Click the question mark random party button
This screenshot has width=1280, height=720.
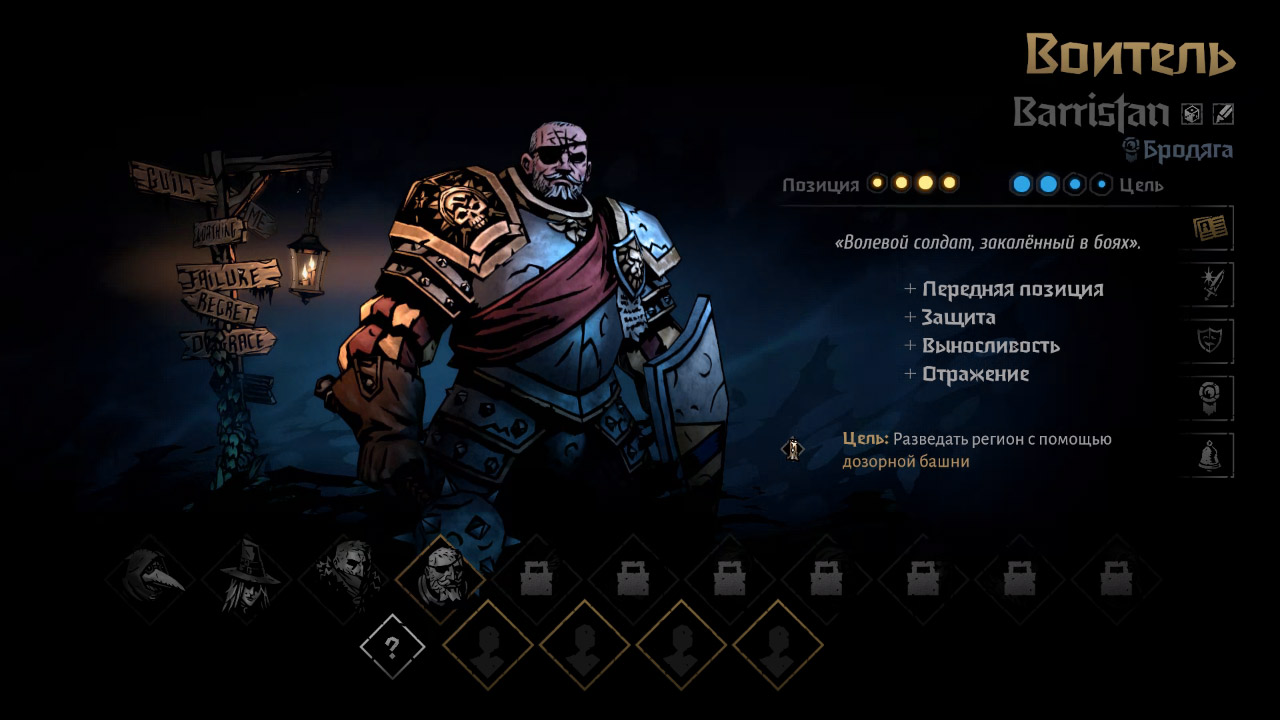392,647
